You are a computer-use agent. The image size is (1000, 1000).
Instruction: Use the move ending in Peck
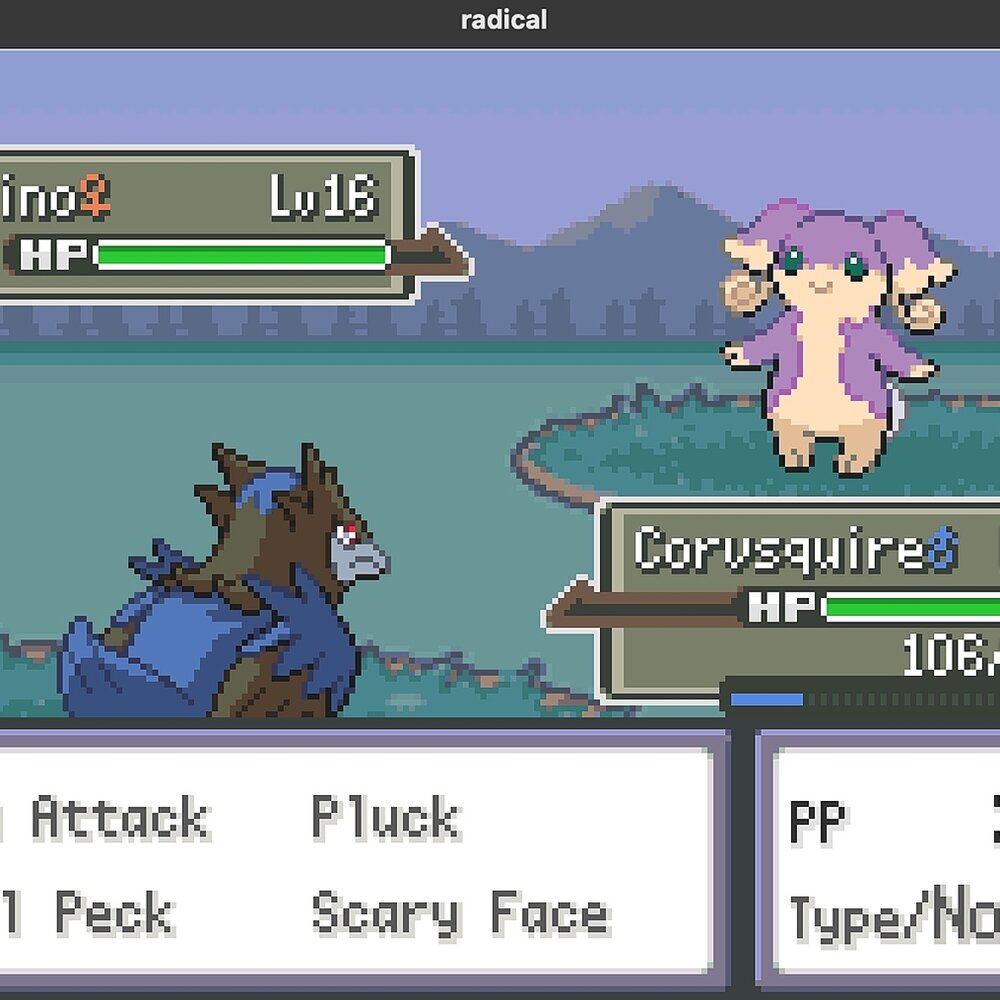pos(100,914)
